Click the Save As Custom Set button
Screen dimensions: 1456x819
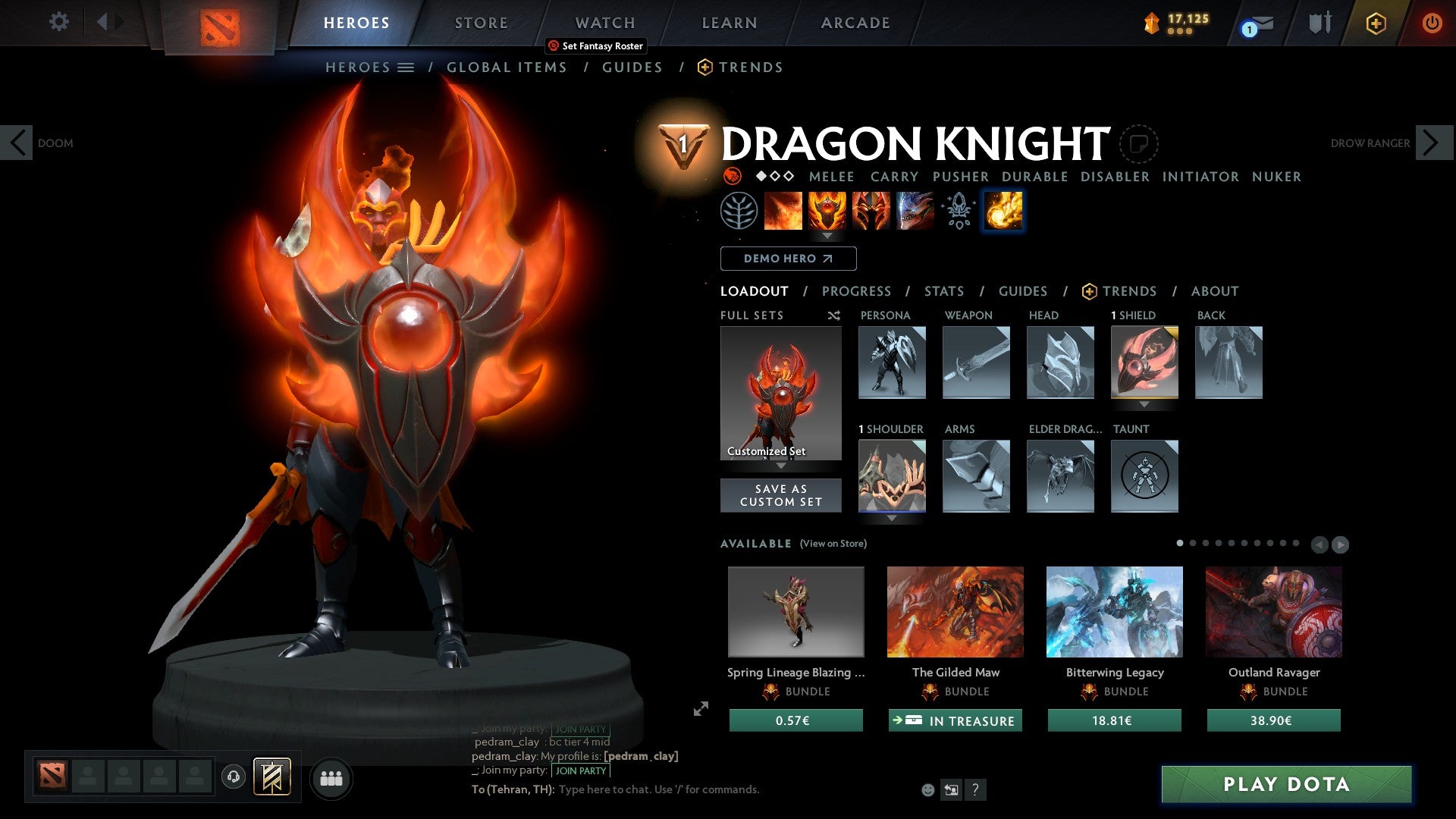[x=780, y=494]
